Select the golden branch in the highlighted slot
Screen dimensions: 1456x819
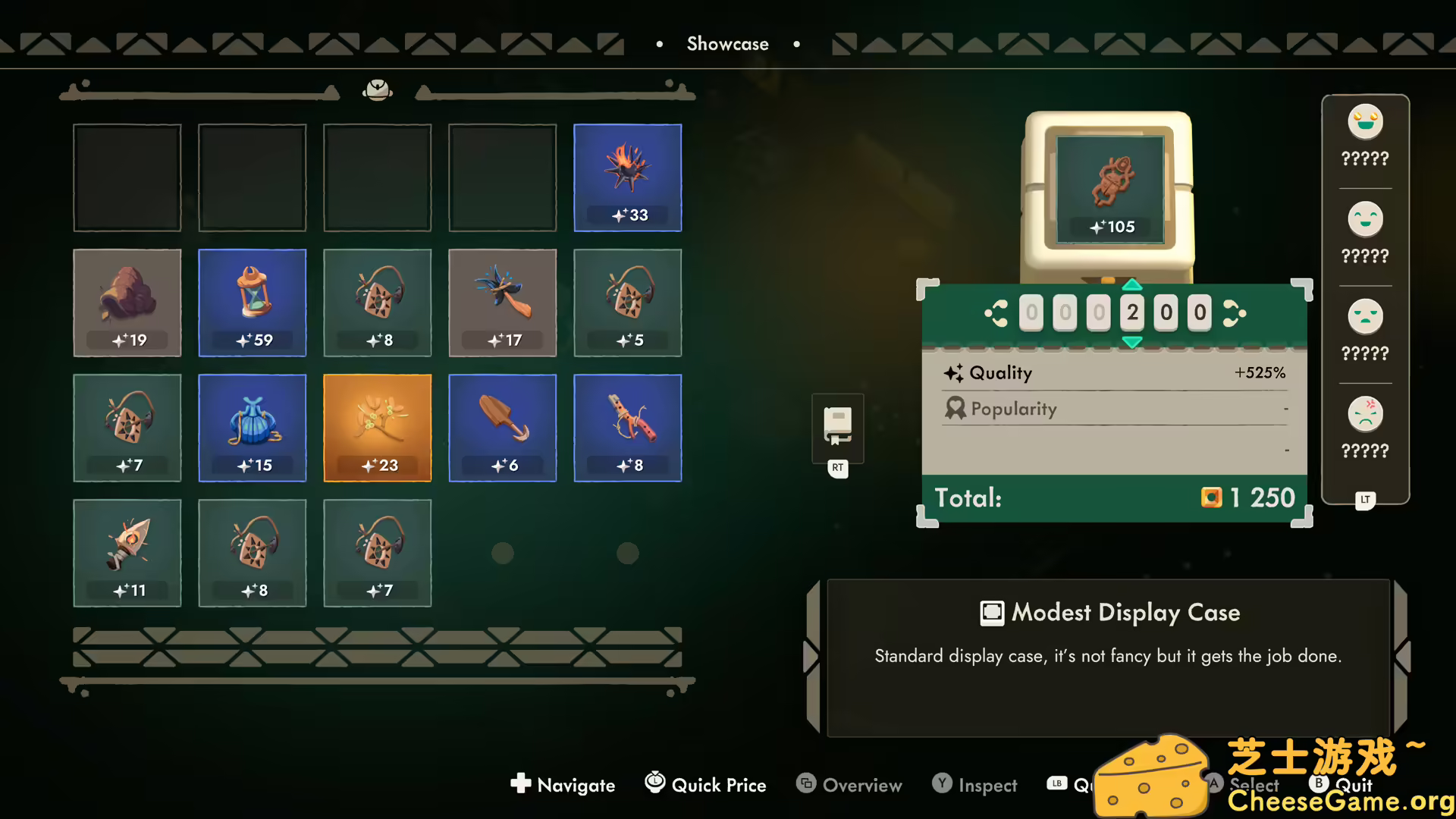pyautogui.click(x=377, y=427)
